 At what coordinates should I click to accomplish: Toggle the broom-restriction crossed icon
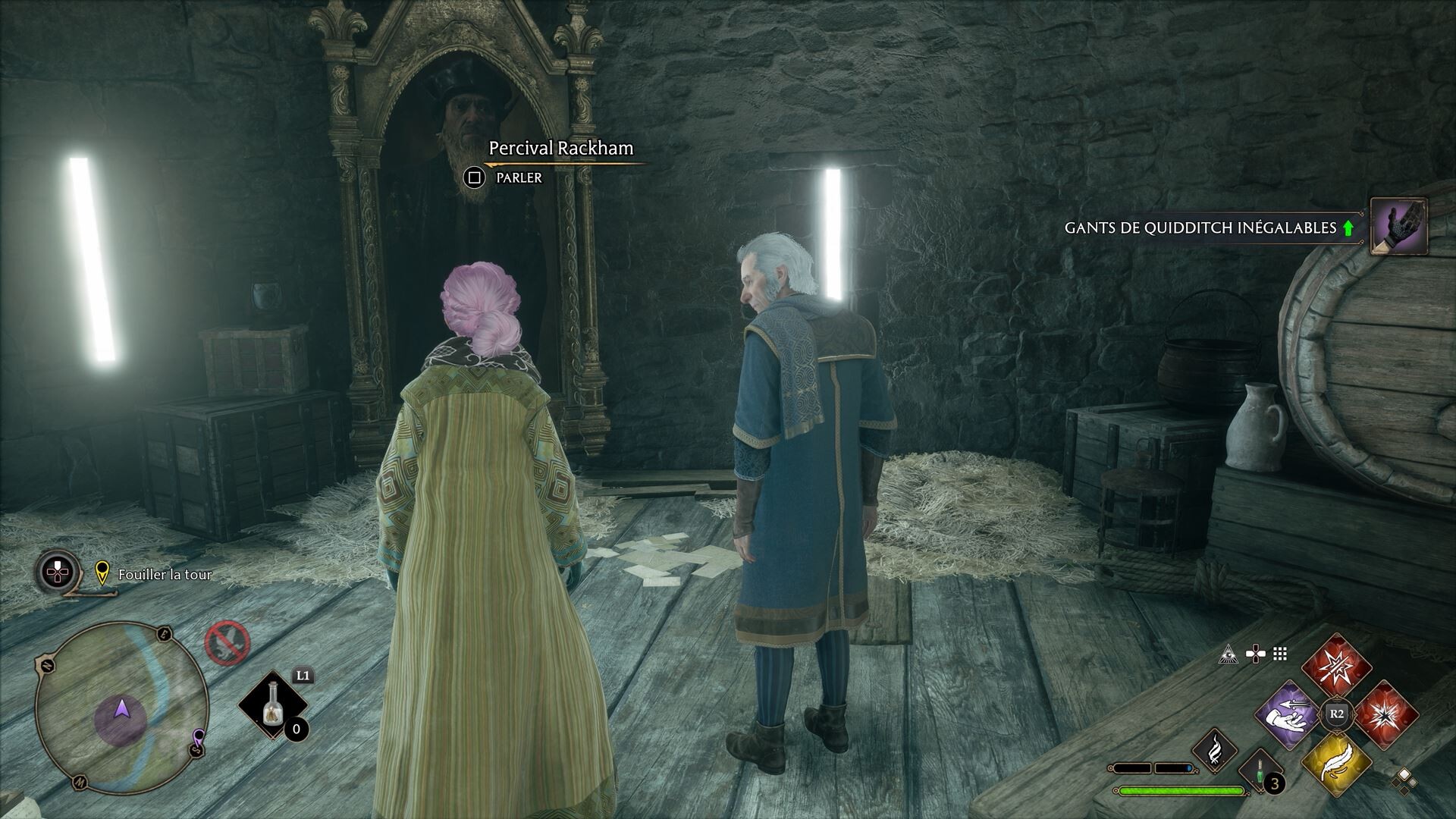click(227, 643)
